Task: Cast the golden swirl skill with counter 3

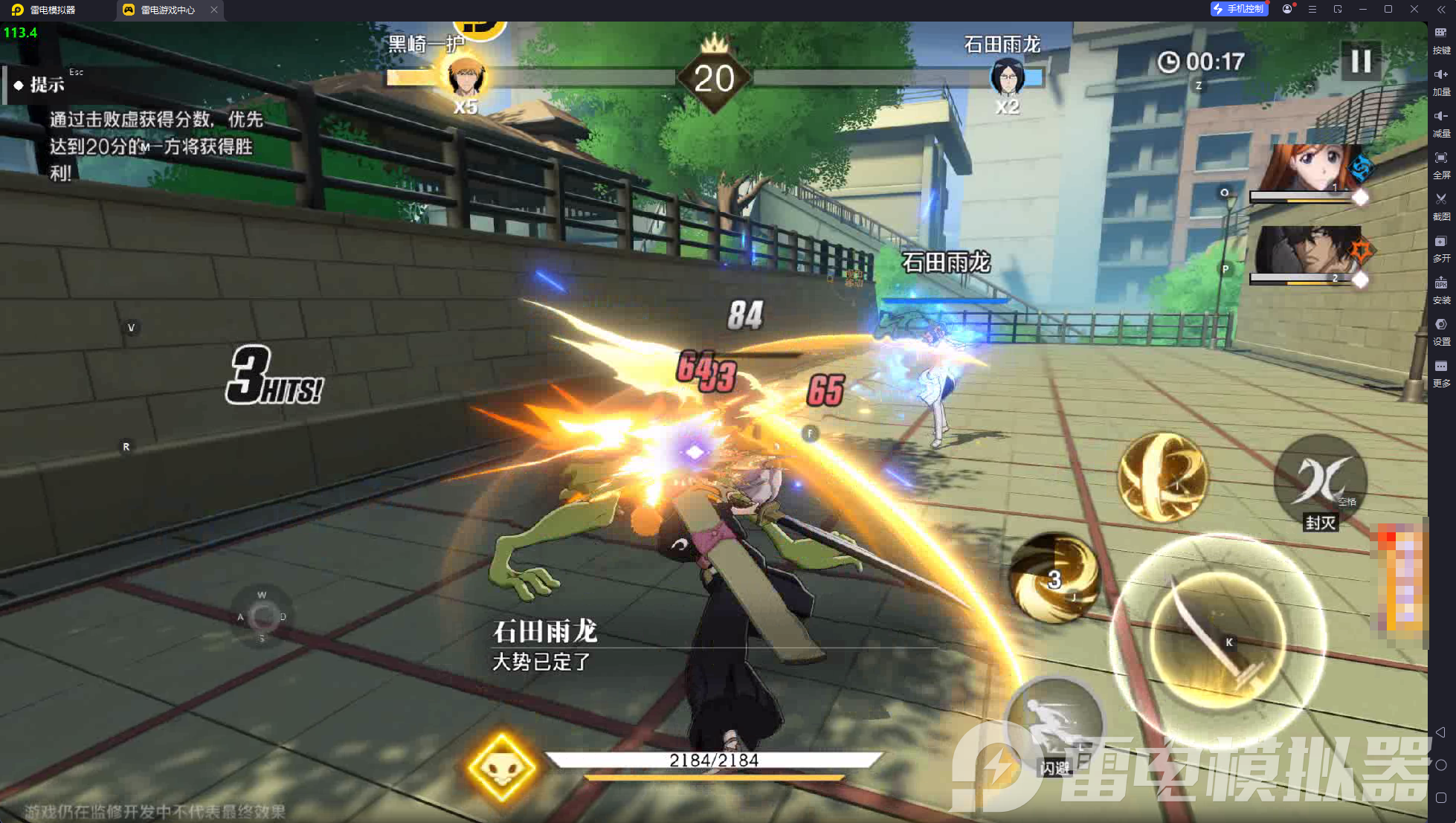Action: pyautogui.click(x=1054, y=578)
